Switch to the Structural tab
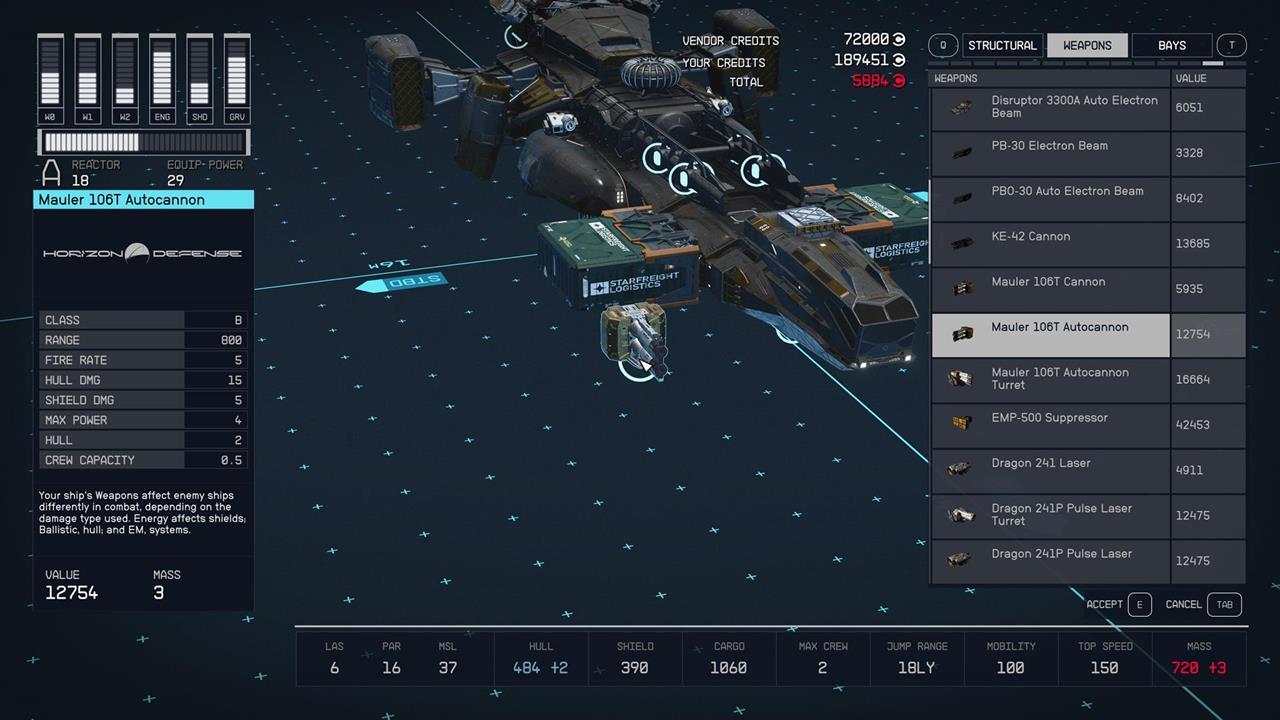Screen dimensions: 1280x720 pyautogui.click(x=1001, y=45)
